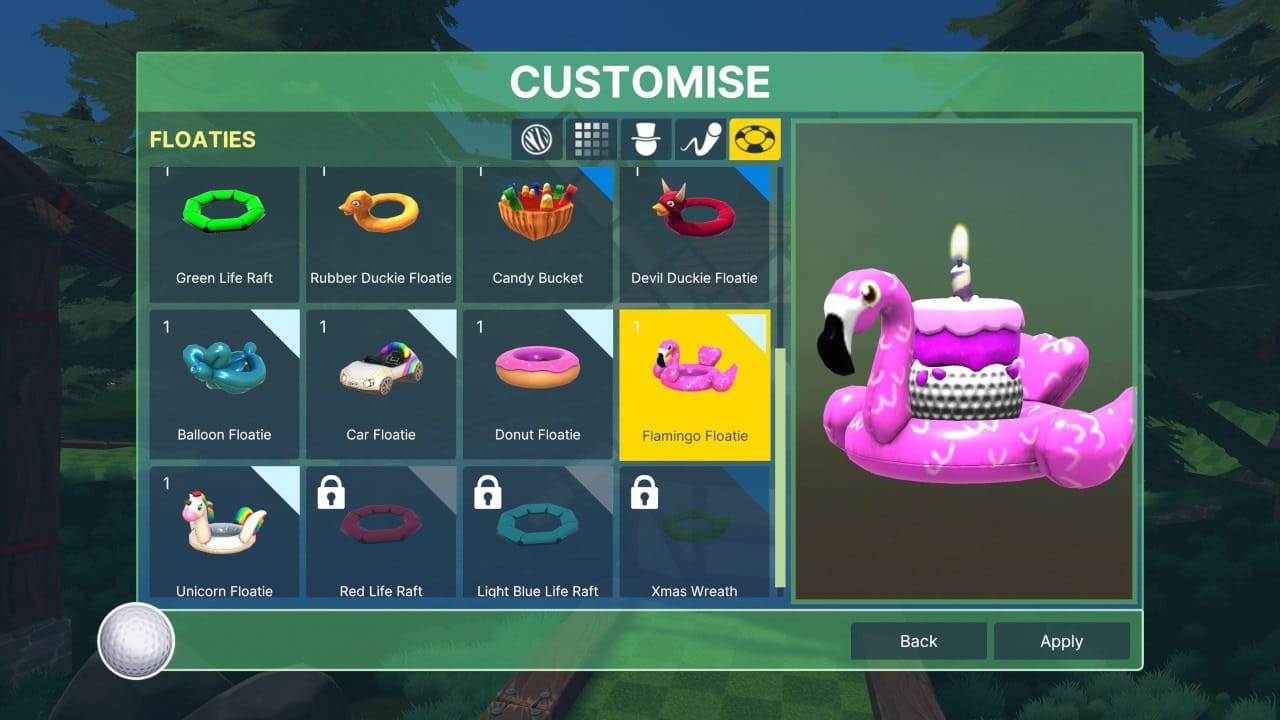
Task: Switch to the hats tab
Action: 646,139
